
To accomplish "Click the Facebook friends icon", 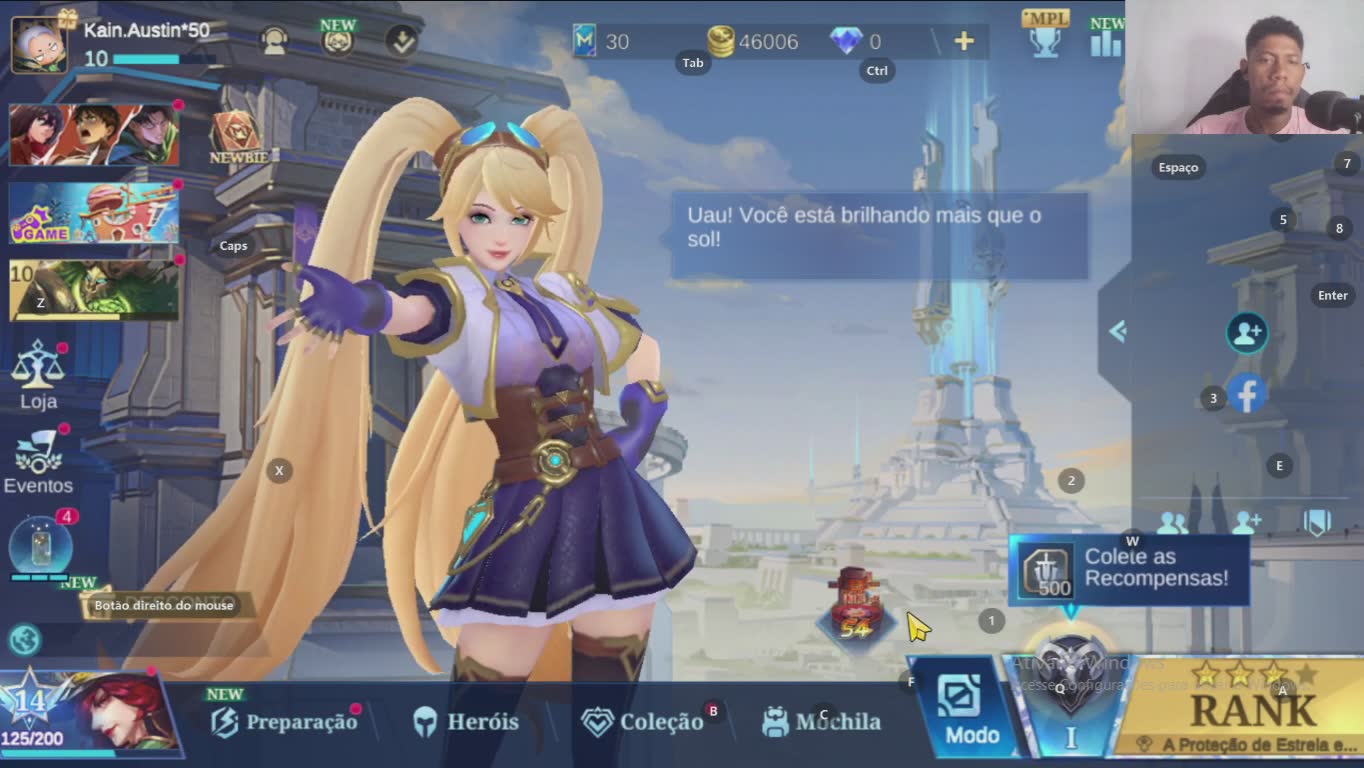I will point(1247,394).
